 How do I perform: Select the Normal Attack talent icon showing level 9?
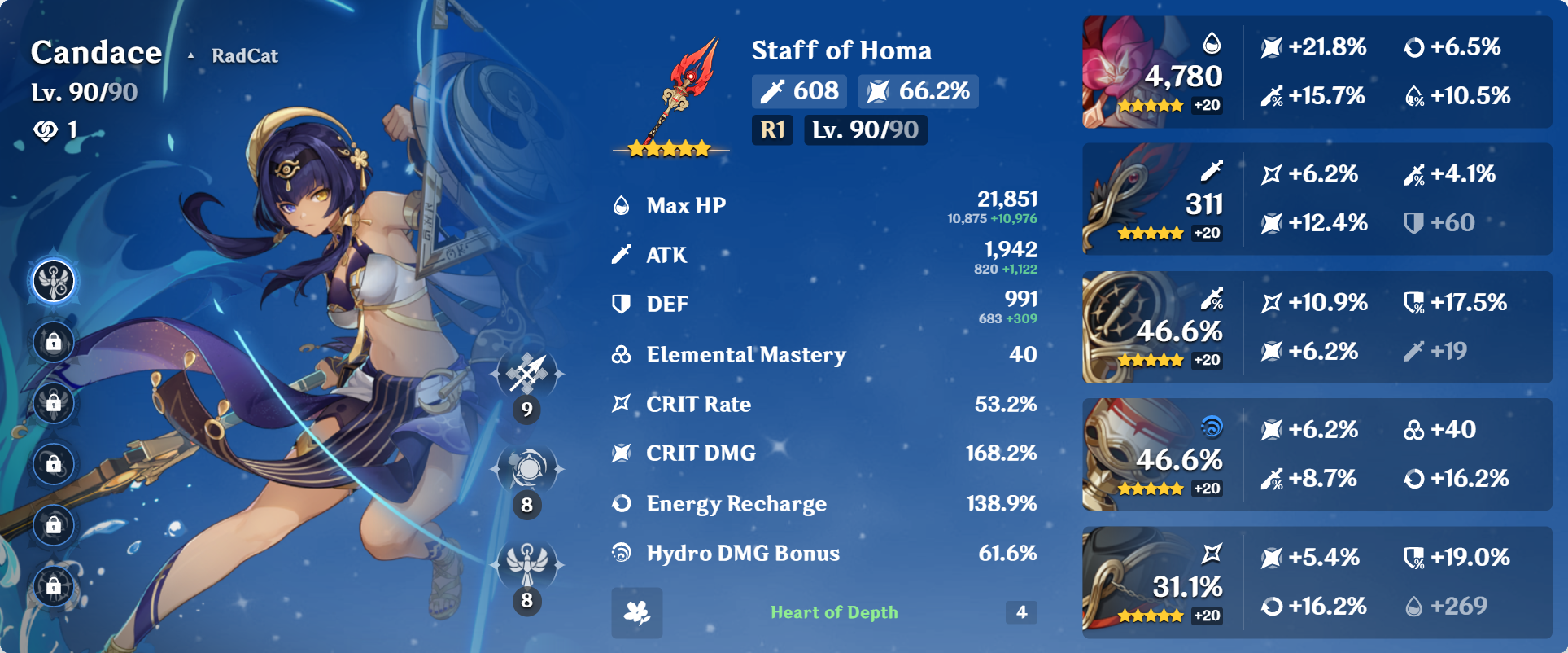(x=526, y=375)
